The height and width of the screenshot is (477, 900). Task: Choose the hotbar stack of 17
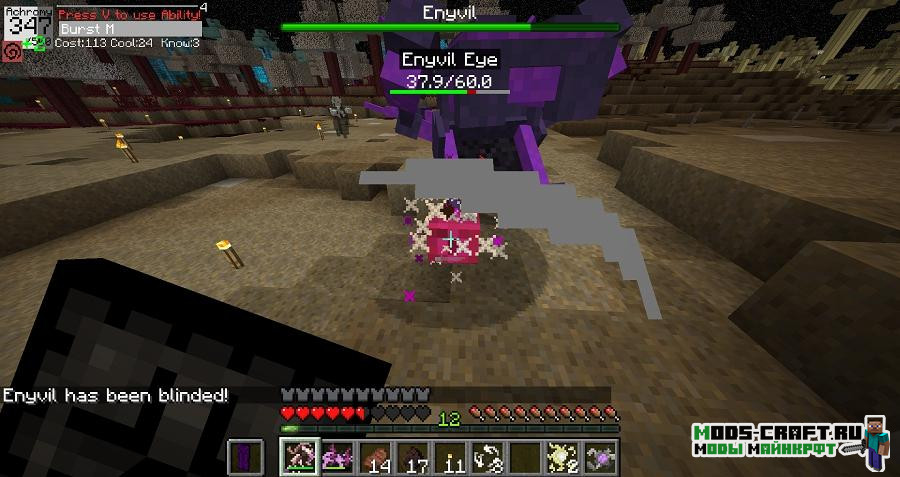(x=413, y=457)
